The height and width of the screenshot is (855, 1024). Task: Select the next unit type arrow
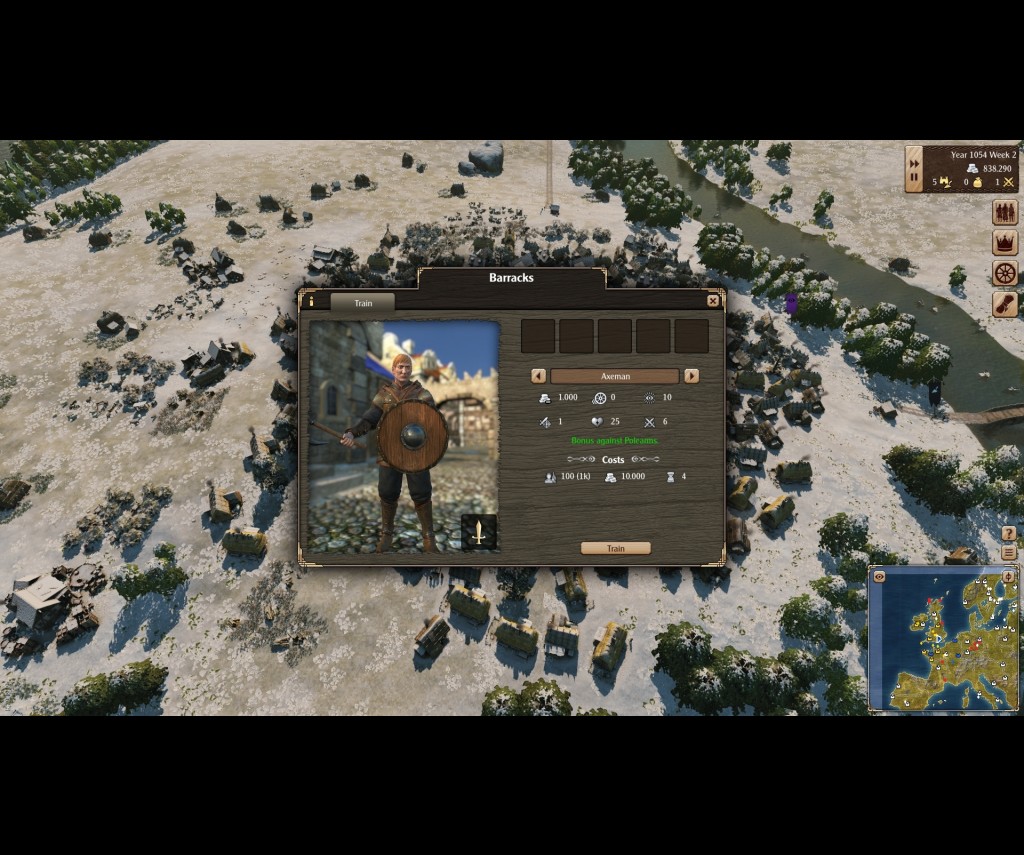(691, 376)
